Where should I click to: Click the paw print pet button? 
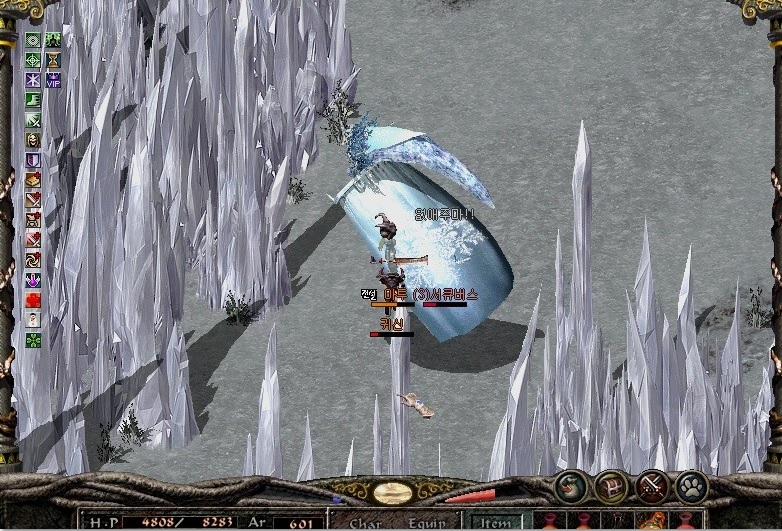692,487
